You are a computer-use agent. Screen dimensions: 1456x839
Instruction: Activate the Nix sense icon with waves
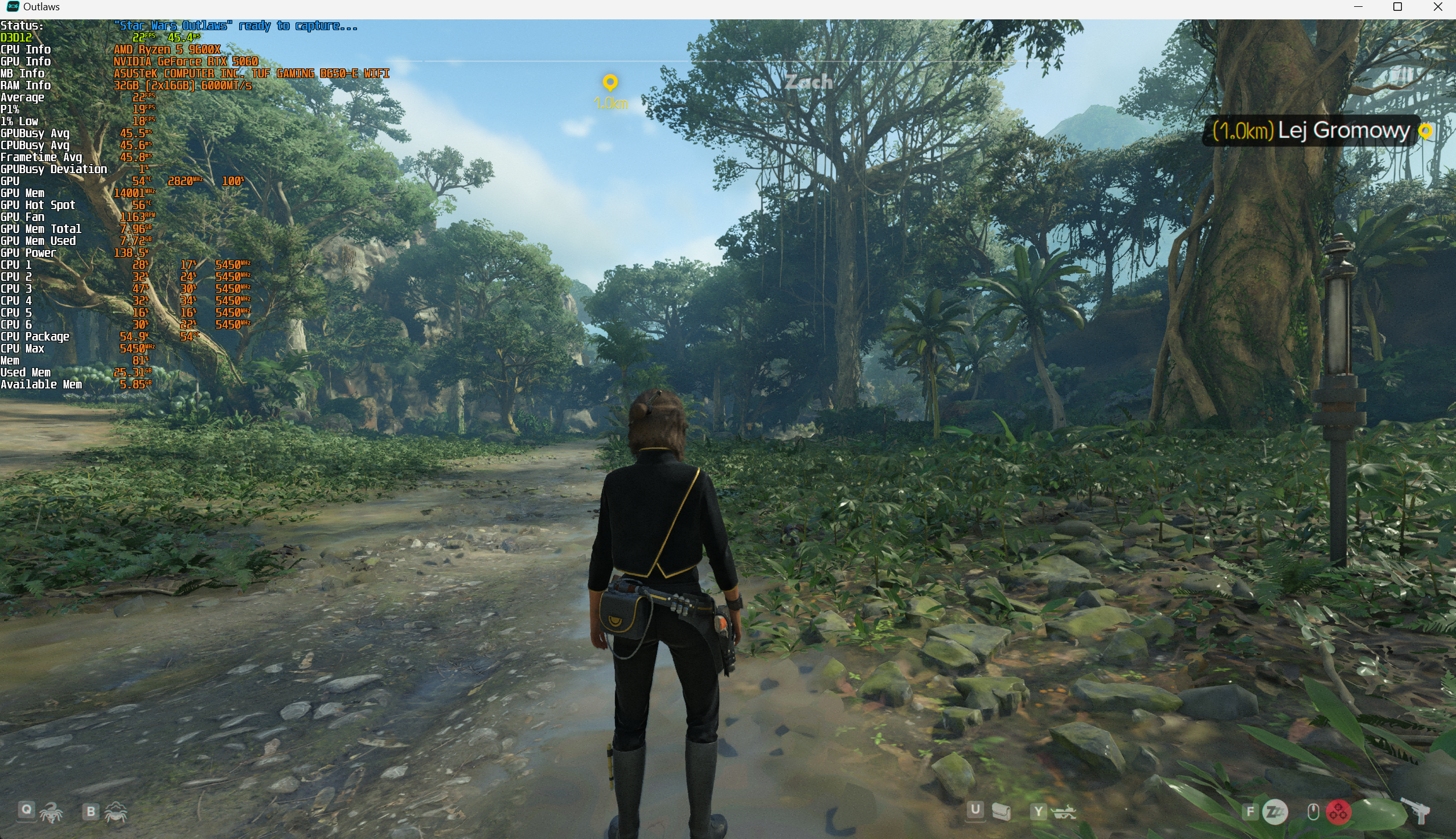(x=116, y=812)
